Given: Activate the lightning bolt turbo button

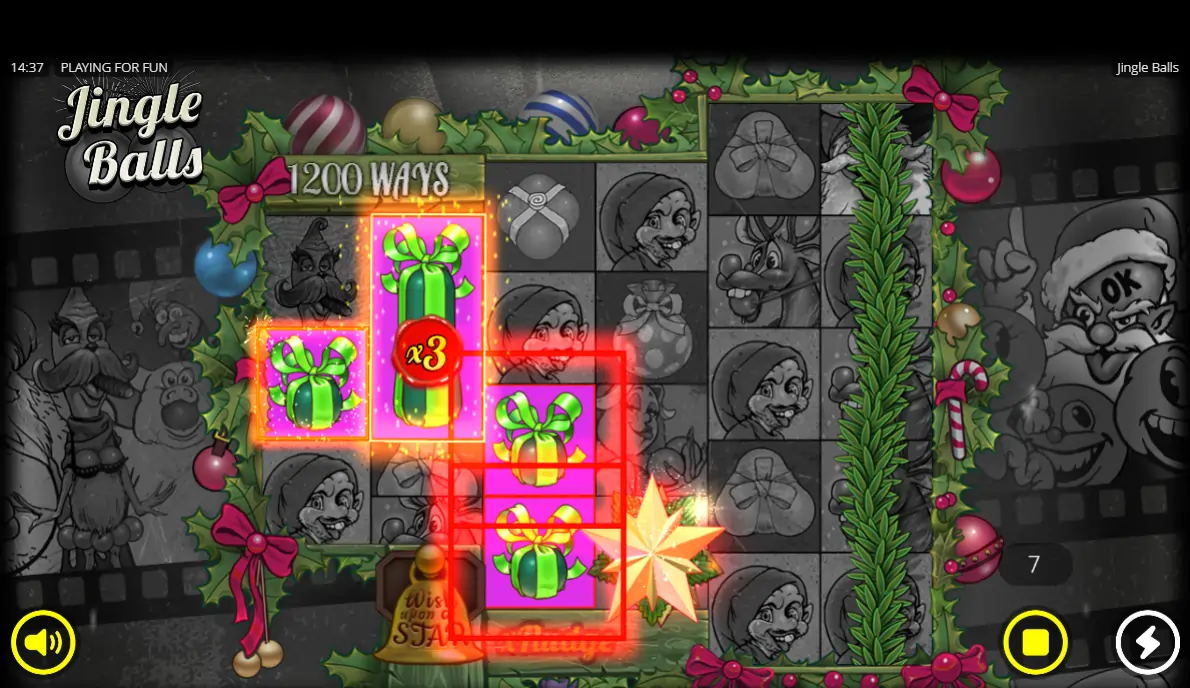Looking at the screenshot, I should coord(1147,642).
